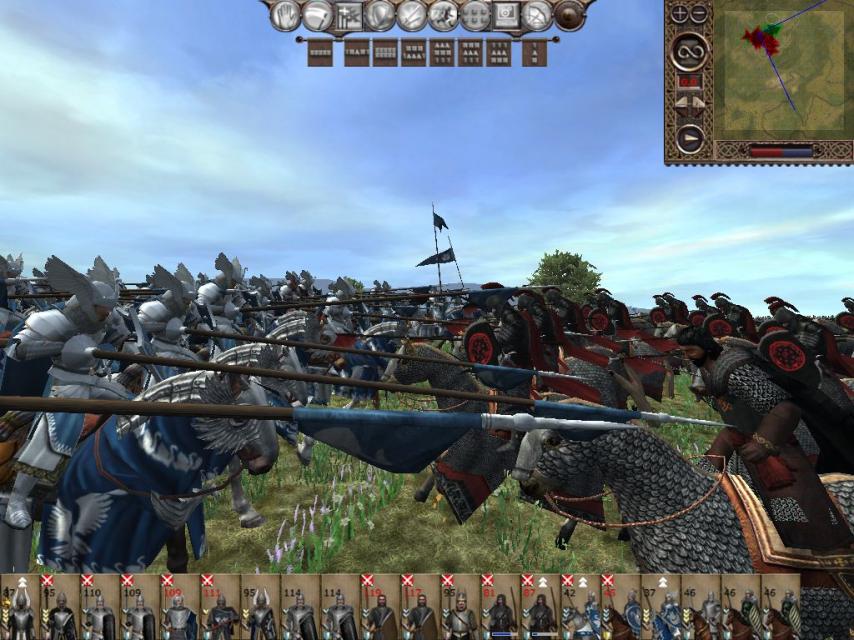This screenshot has width=854, height=640.
Task: Select the crossed swords melee button
Action: click(x=412, y=14)
